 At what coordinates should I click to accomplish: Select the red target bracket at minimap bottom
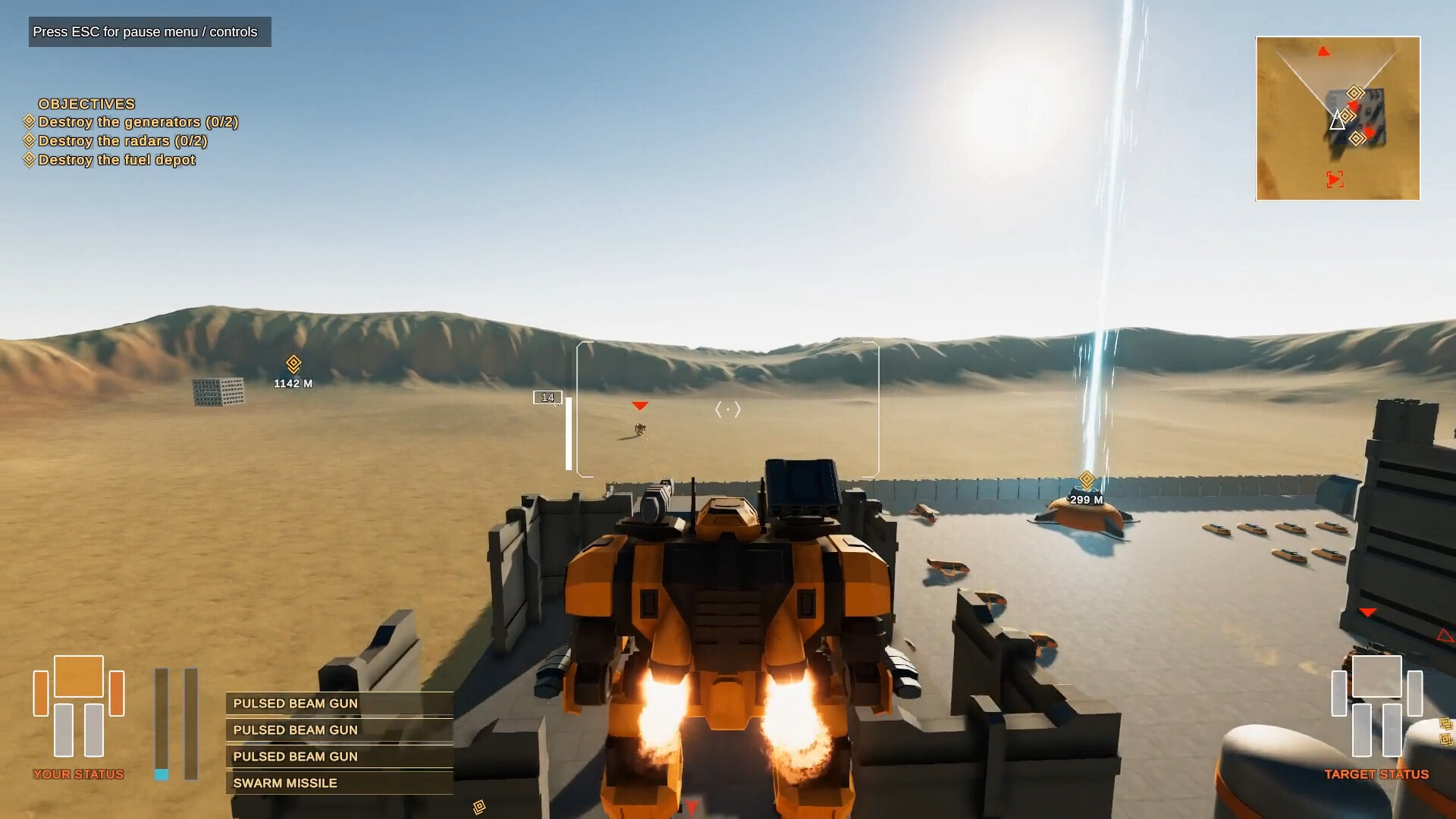[1335, 179]
